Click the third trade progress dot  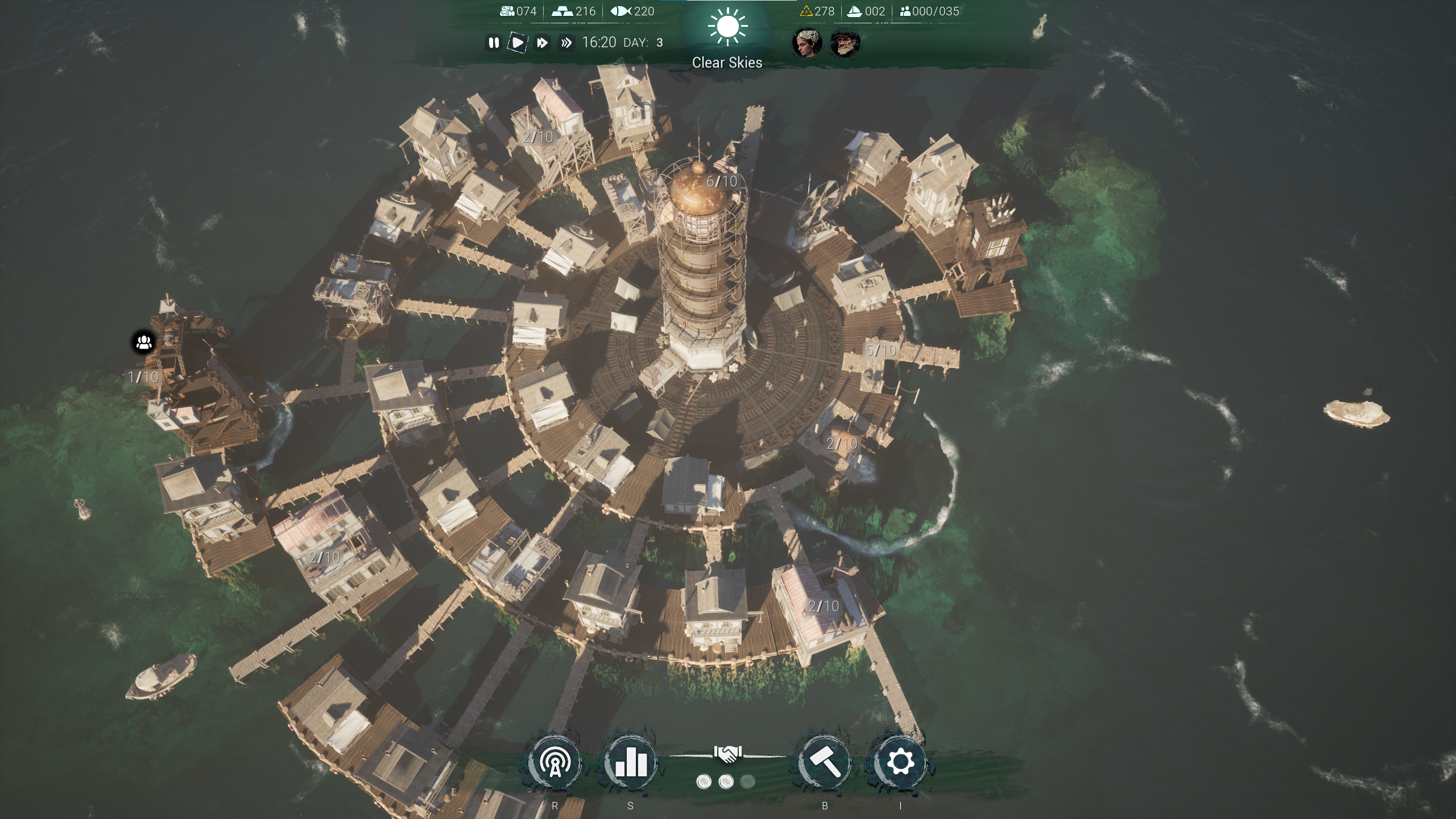pos(748,781)
